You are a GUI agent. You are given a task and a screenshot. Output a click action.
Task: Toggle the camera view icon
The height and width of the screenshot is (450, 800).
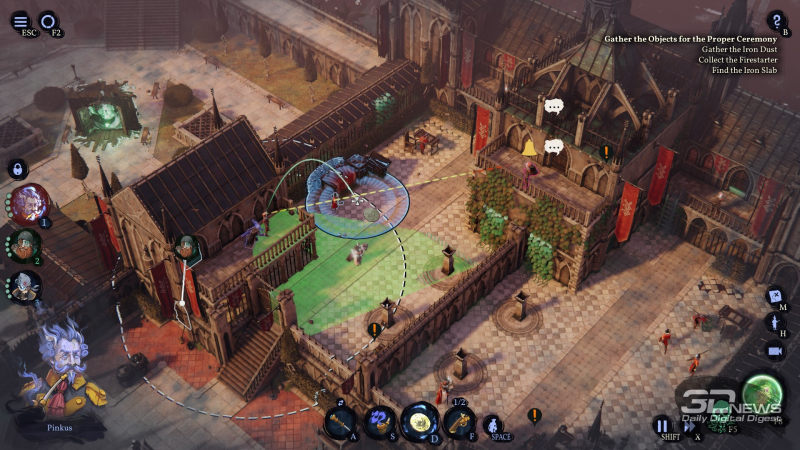click(x=775, y=351)
